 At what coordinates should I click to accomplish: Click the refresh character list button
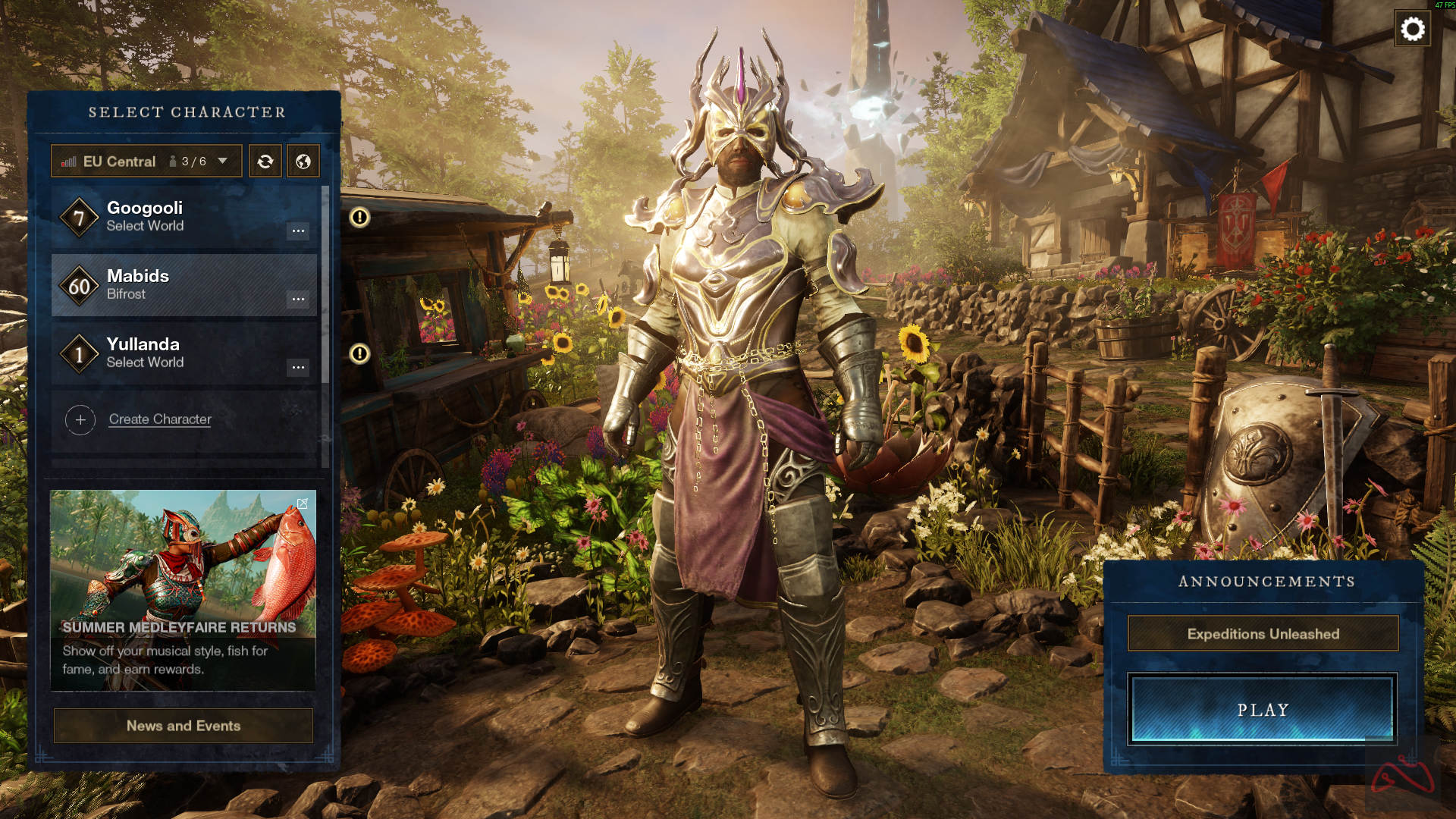(265, 162)
